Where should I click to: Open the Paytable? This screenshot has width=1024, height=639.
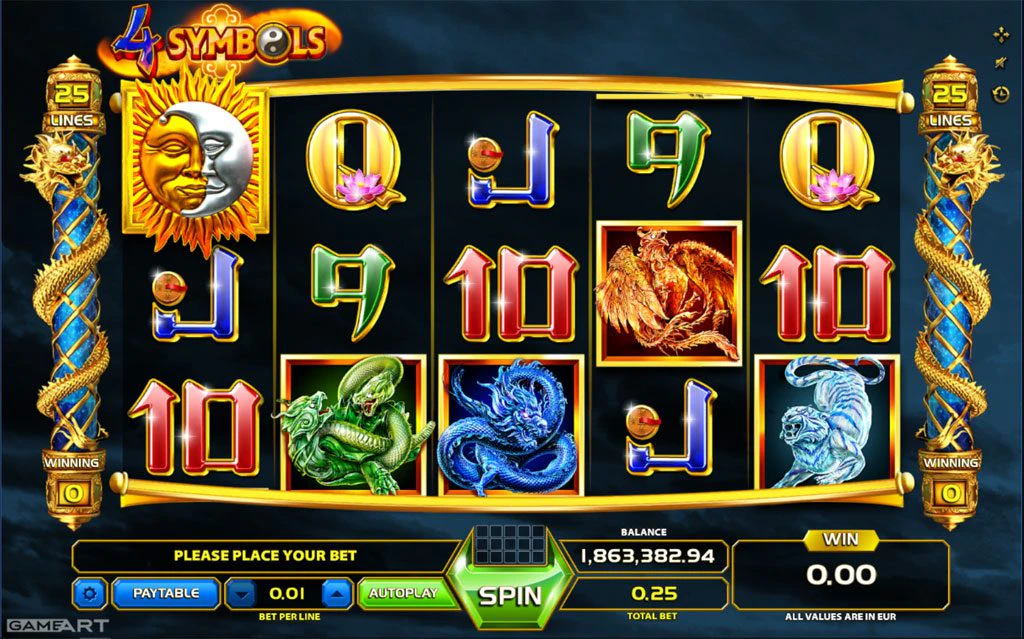tap(165, 593)
